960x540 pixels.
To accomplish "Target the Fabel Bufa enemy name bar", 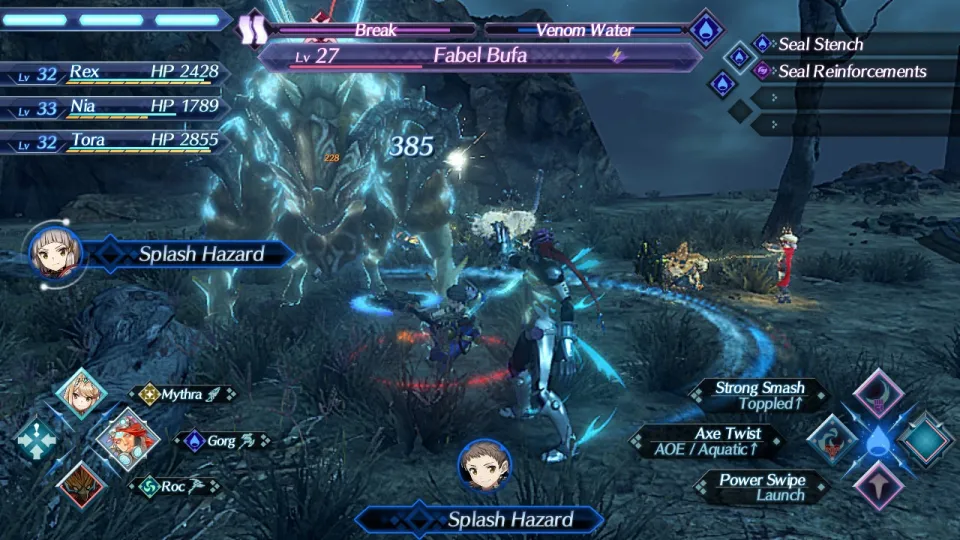I will pyautogui.click(x=480, y=56).
